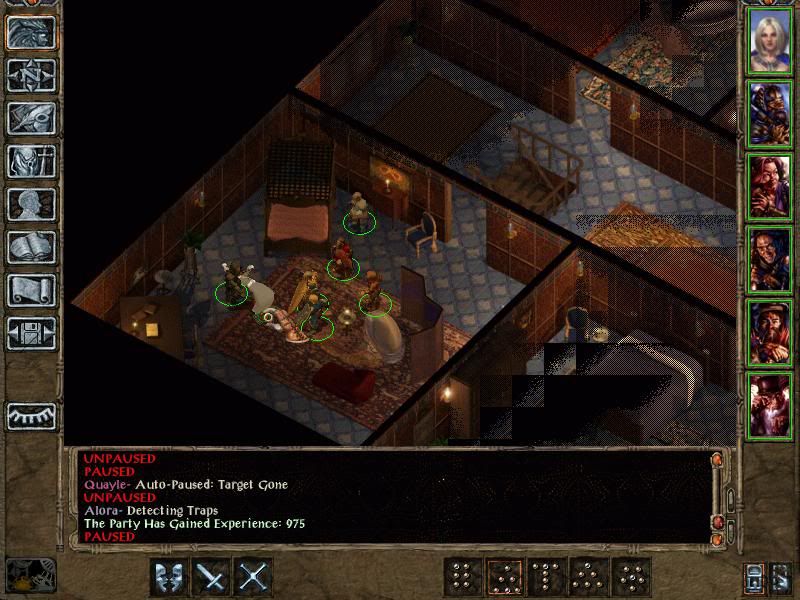Choose the third portrait of the red-haired character
Viewport: 800px width, 600px height.
770,186
